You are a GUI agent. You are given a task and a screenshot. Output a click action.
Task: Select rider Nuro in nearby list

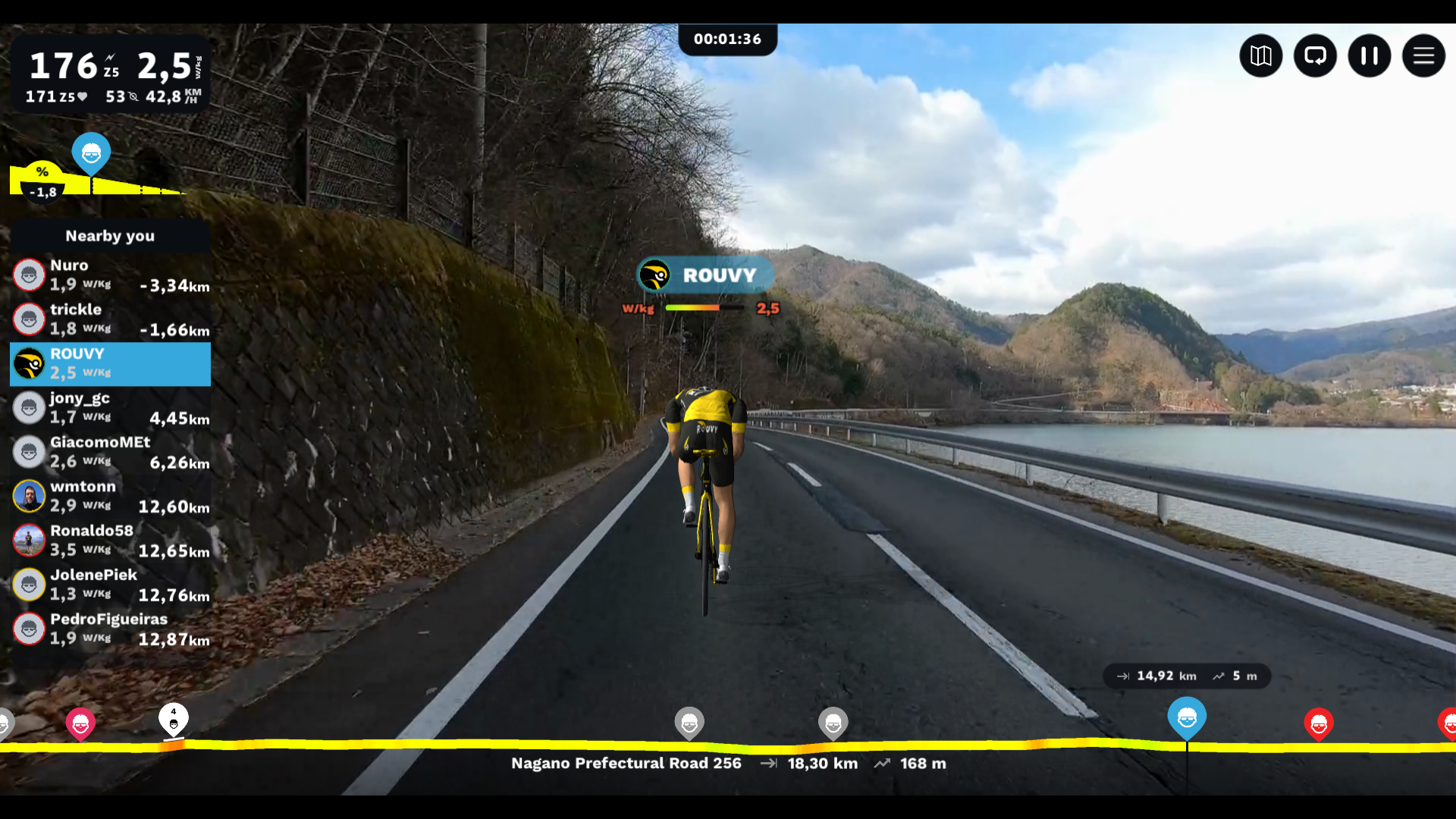(110, 275)
